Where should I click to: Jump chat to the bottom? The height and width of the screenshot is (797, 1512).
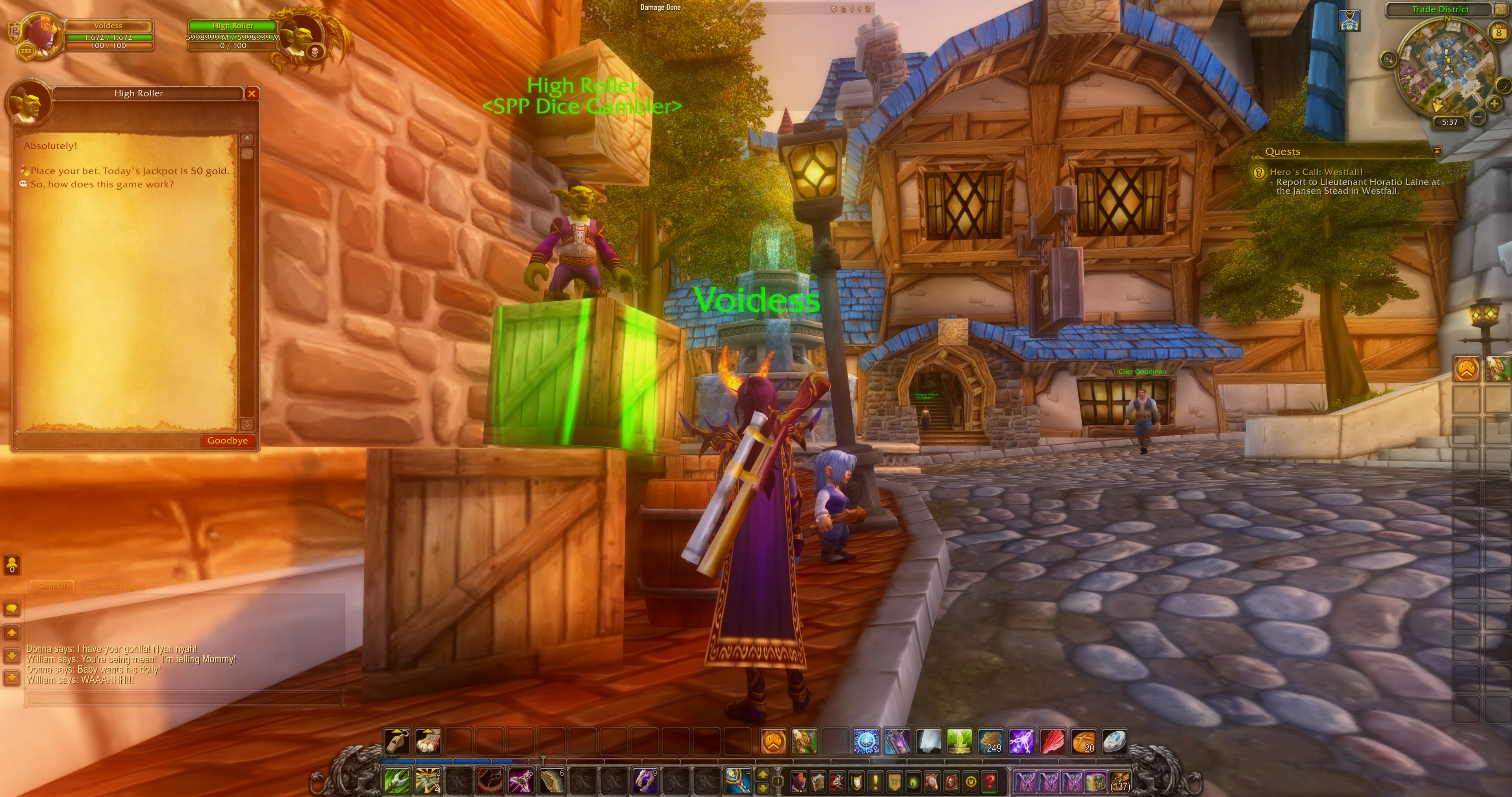pos(12,678)
